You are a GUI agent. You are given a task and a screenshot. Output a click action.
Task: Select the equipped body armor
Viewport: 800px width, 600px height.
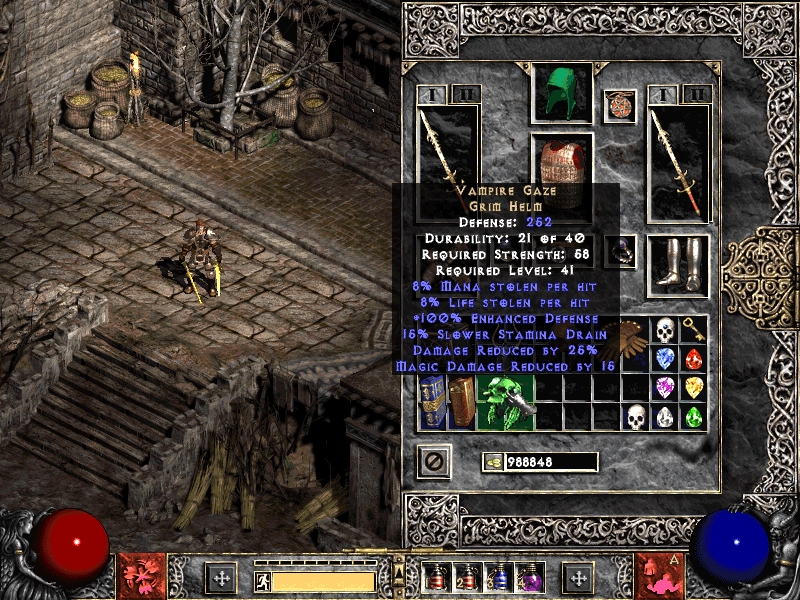coord(562,160)
